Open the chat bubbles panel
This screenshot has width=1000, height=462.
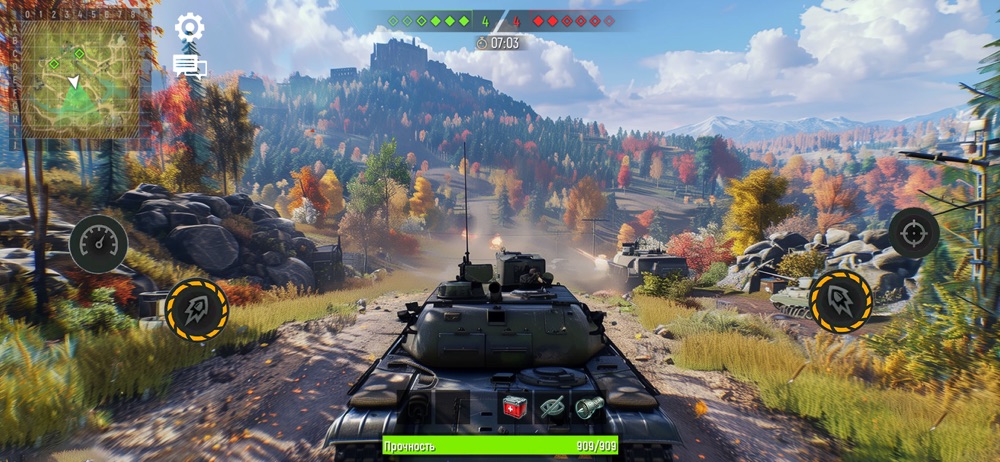[x=189, y=67]
